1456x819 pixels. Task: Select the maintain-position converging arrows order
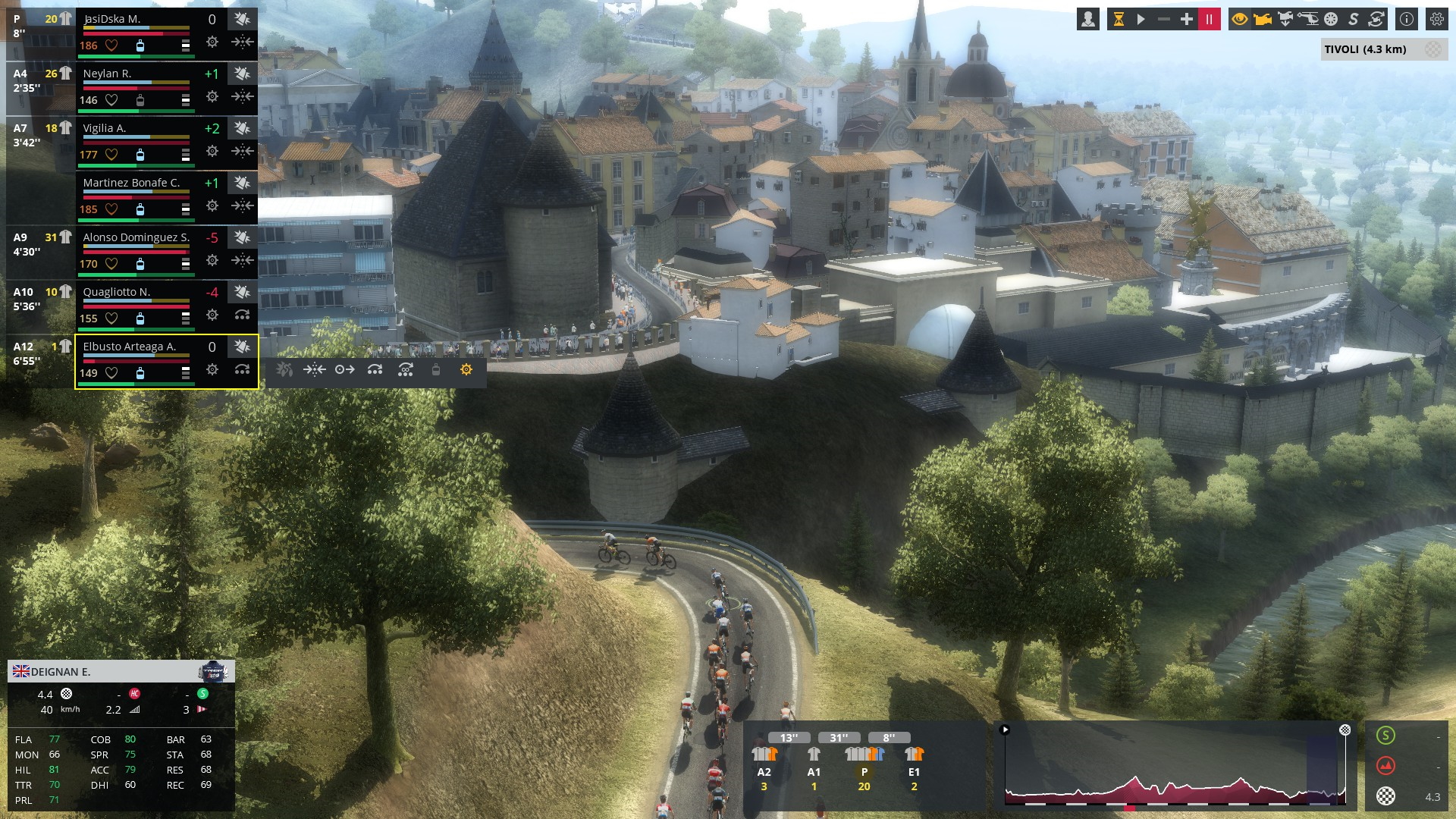314,370
